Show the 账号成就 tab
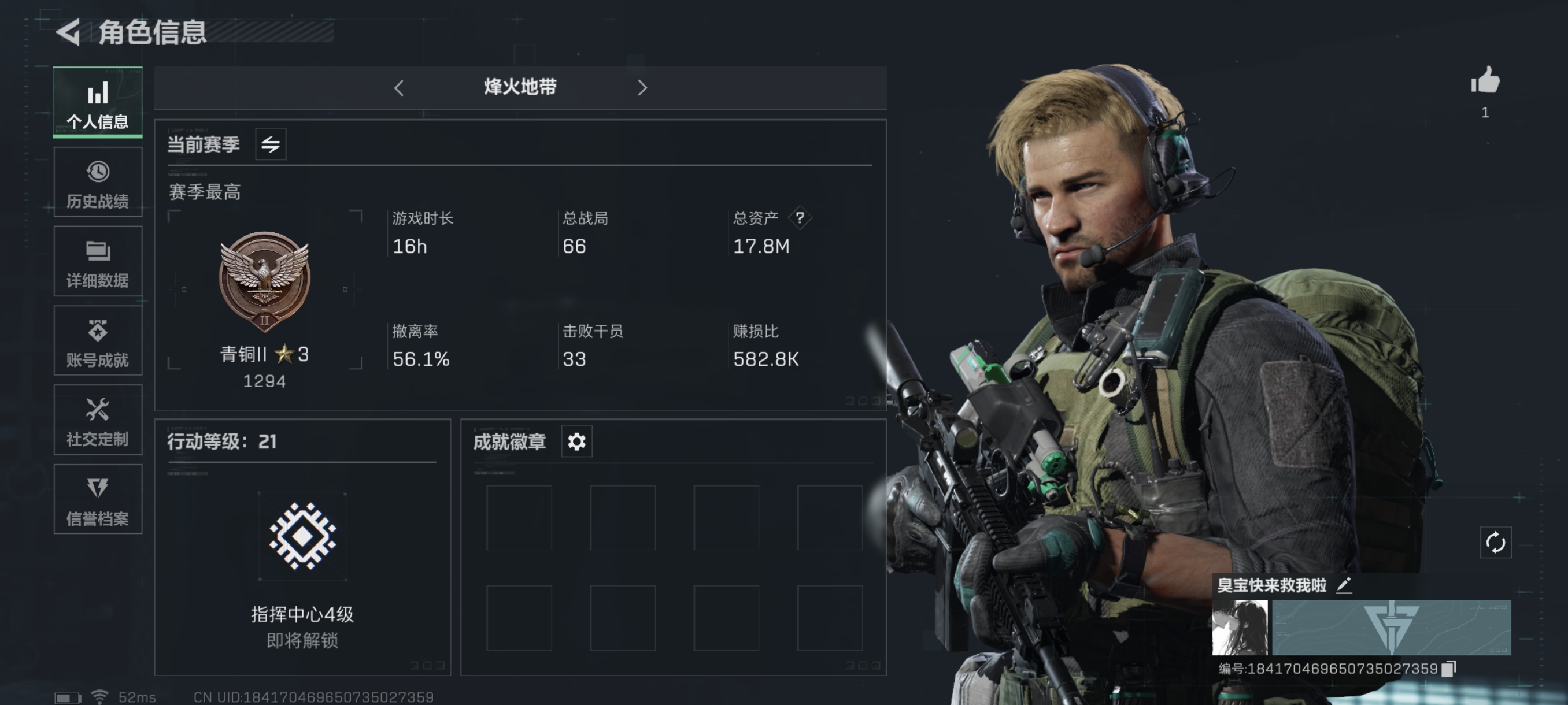This screenshot has height=705, width=1568. click(x=97, y=340)
